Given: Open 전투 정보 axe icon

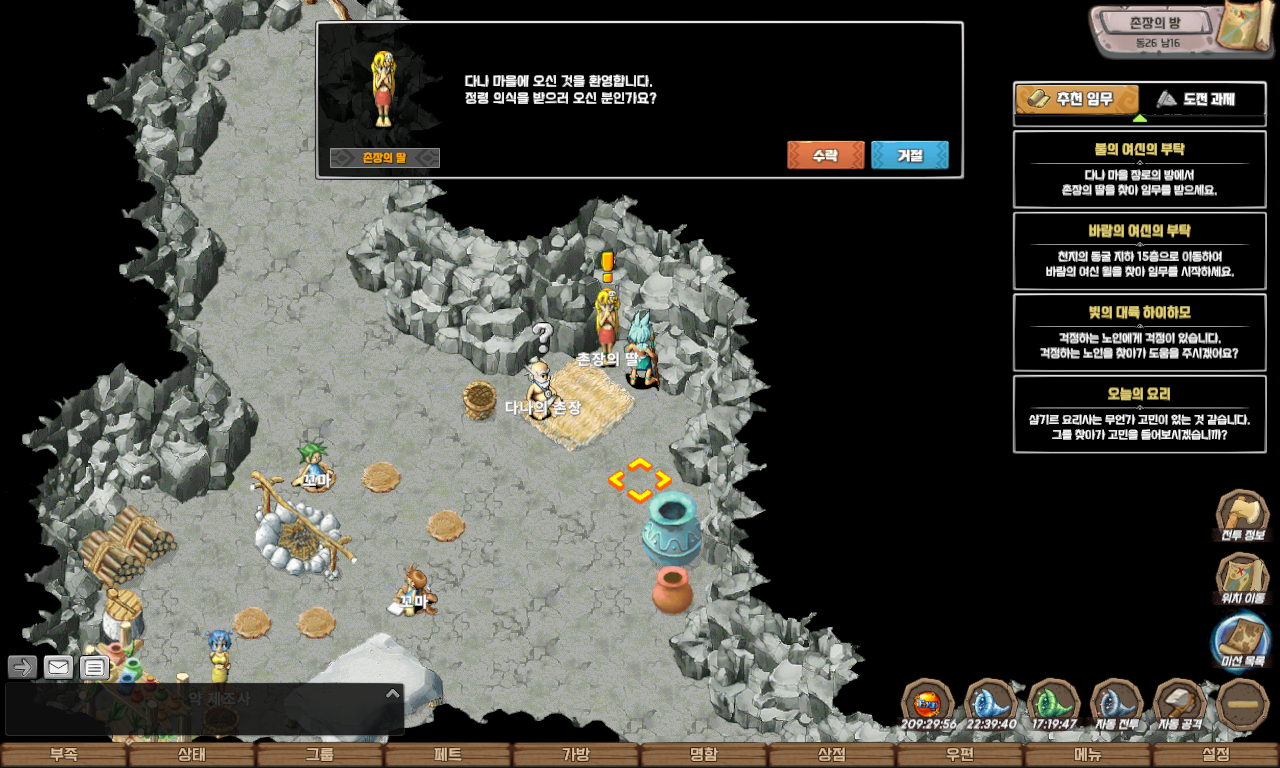Looking at the screenshot, I should (x=1242, y=514).
